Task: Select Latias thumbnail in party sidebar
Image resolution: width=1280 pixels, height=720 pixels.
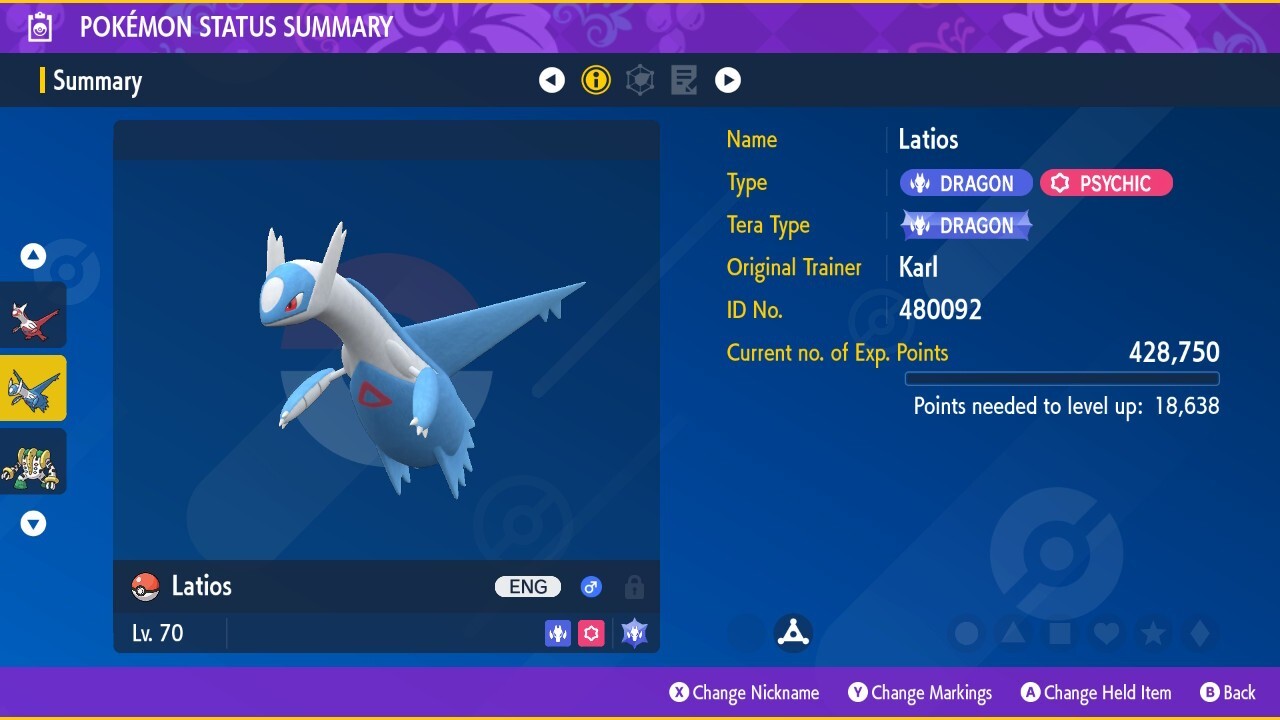Action: coord(33,315)
